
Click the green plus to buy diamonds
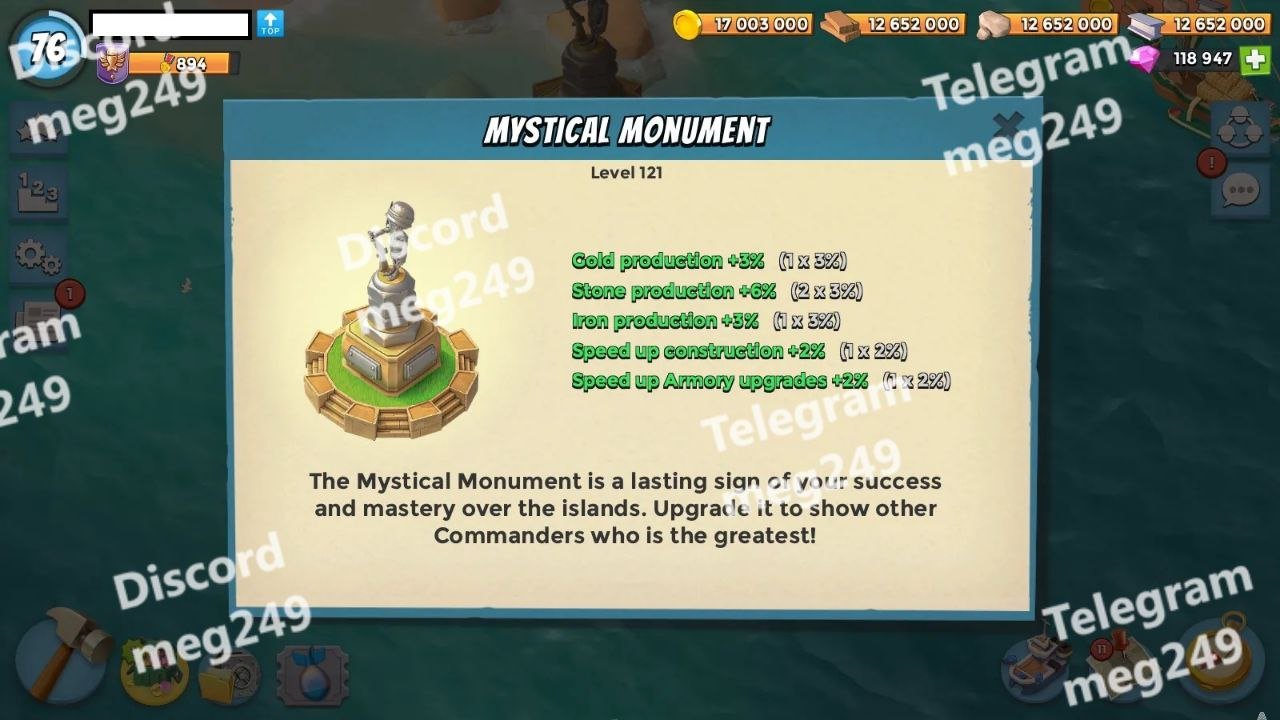(x=1255, y=59)
